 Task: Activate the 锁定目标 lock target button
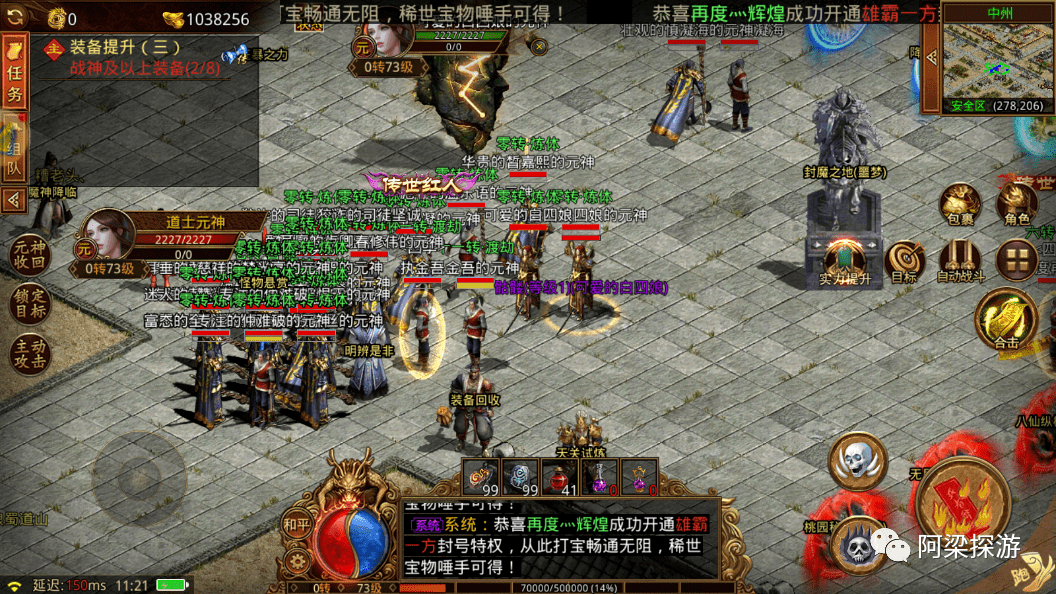(x=29, y=304)
